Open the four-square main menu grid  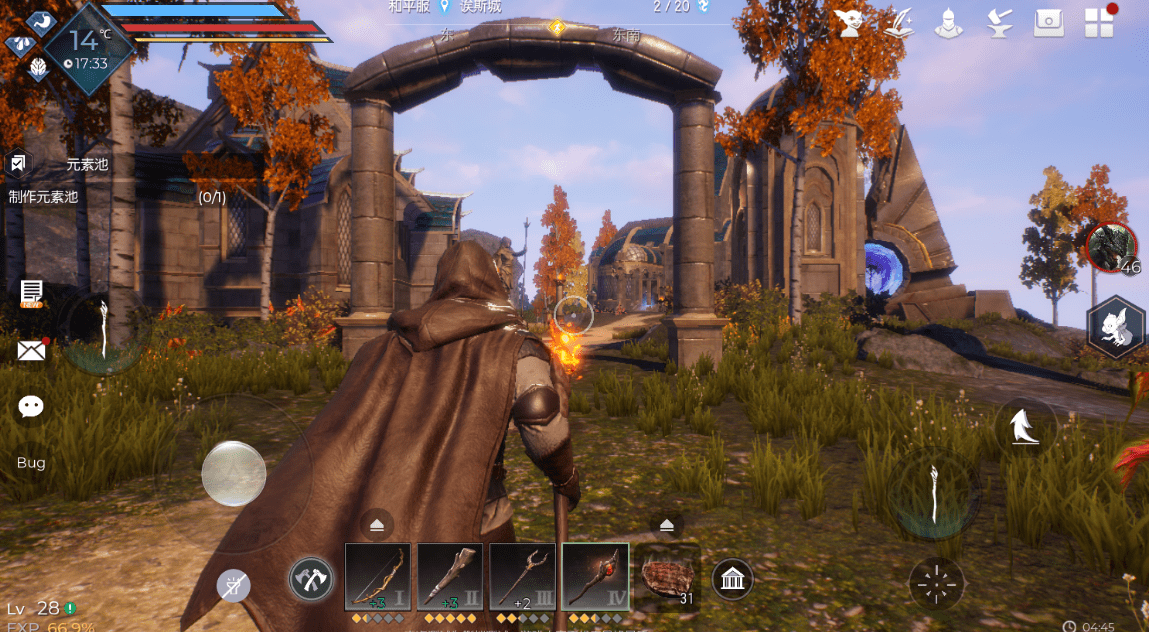(1099, 23)
